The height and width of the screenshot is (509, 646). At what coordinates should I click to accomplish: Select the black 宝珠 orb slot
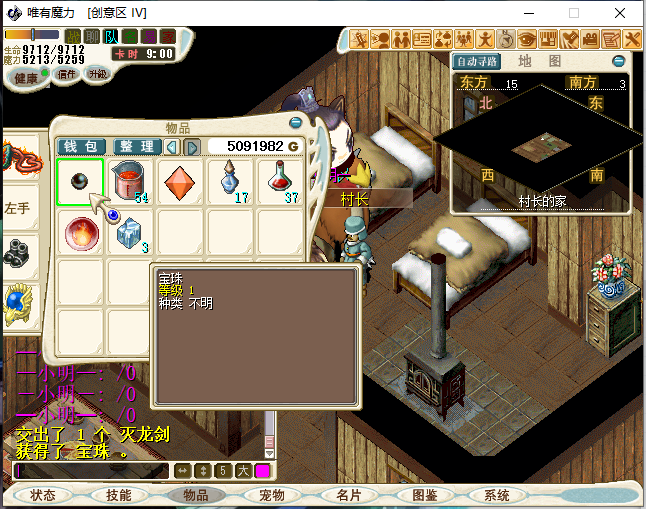[80, 182]
